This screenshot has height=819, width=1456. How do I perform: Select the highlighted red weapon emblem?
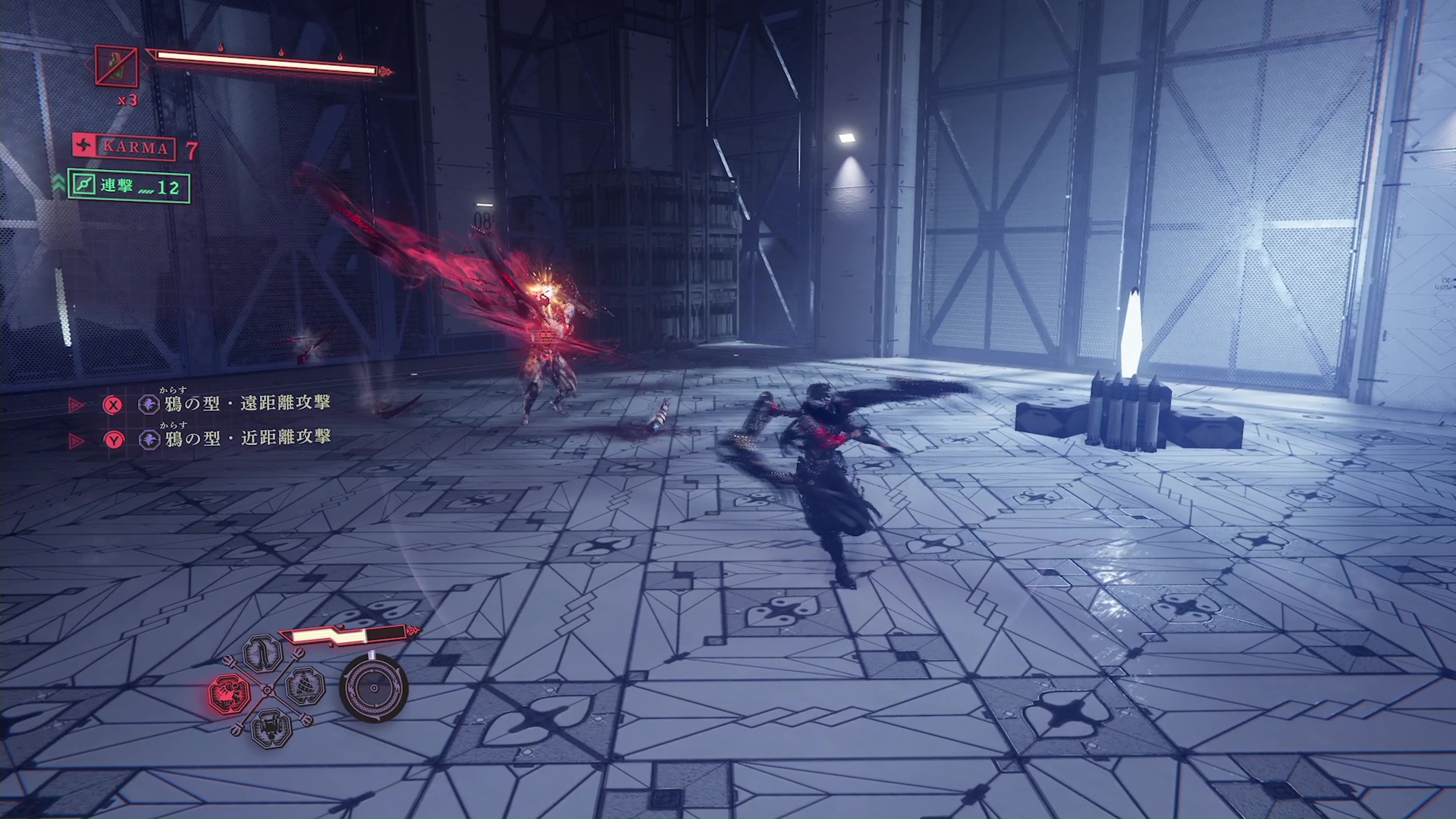pyautogui.click(x=230, y=693)
